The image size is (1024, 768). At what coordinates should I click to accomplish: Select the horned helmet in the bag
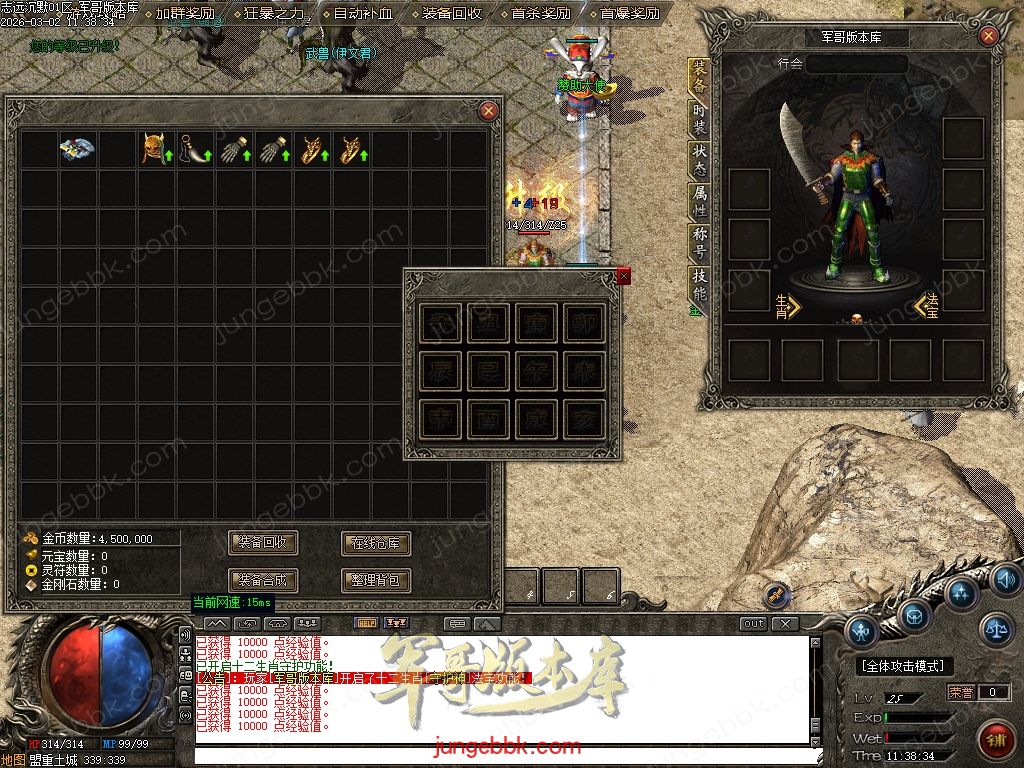(153, 149)
